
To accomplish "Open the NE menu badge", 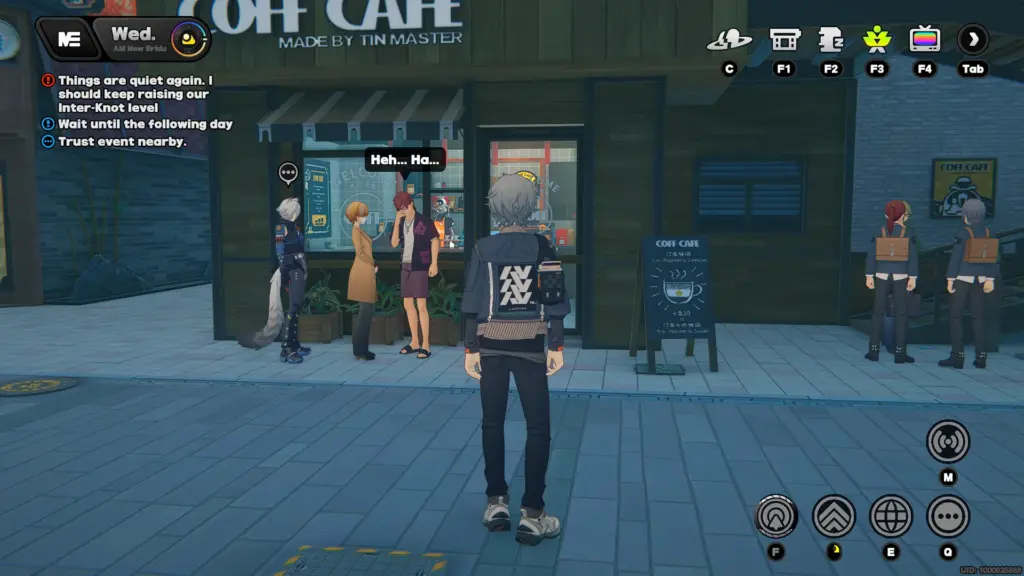I will (x=68, y=40).
